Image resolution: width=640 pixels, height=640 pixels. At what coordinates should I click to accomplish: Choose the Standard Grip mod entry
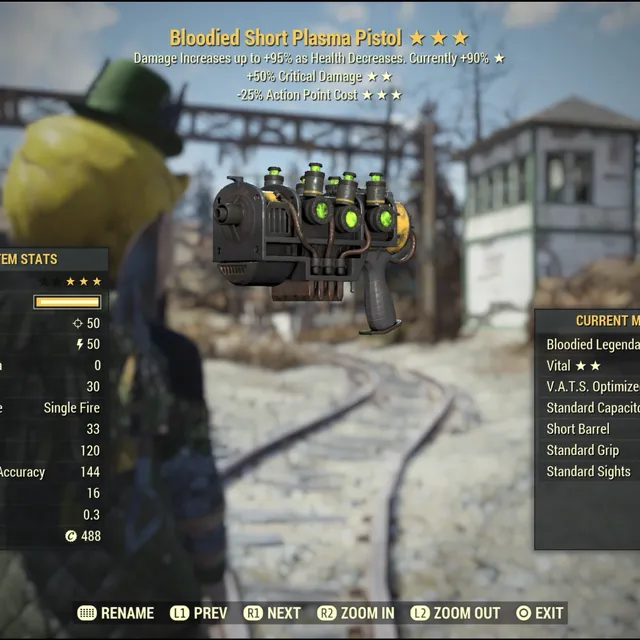click(x=590, y=449)
